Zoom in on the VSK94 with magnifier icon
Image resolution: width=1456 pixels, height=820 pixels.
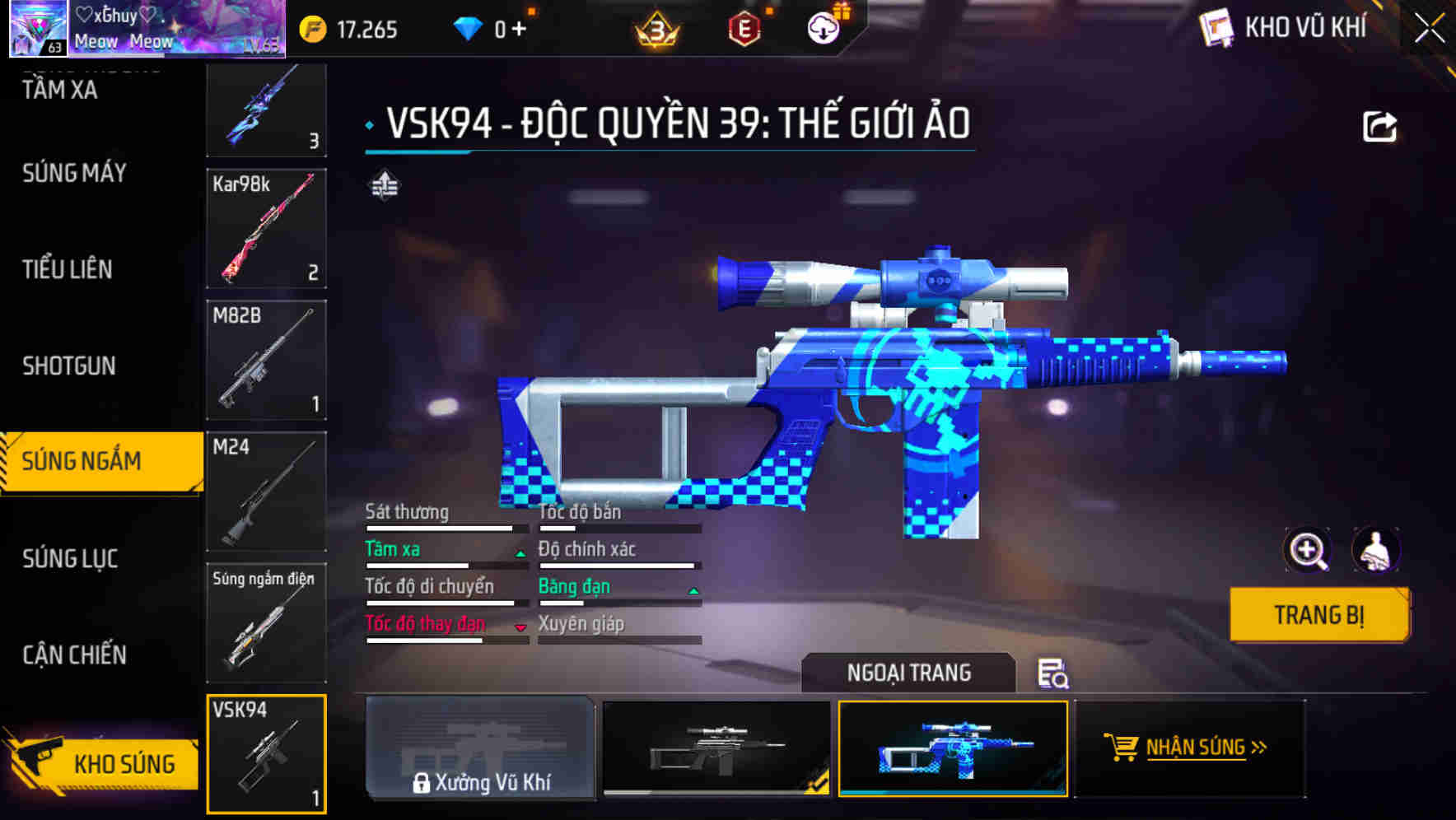click(x=1306, y=550)
